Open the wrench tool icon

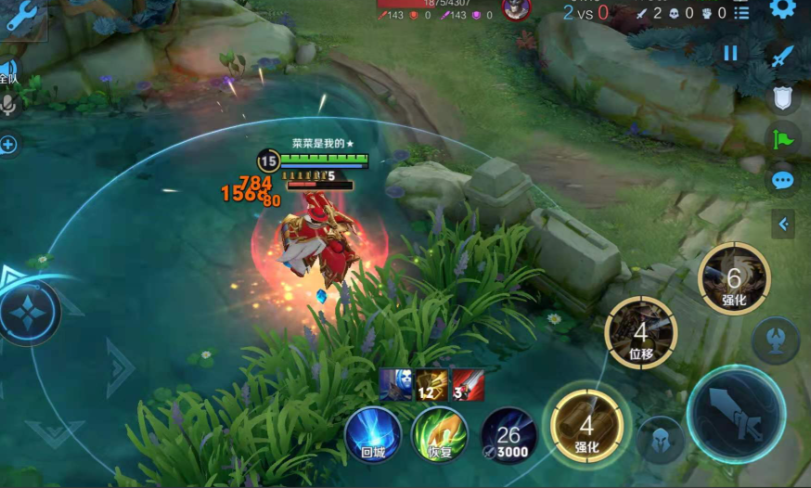(20, 12)
